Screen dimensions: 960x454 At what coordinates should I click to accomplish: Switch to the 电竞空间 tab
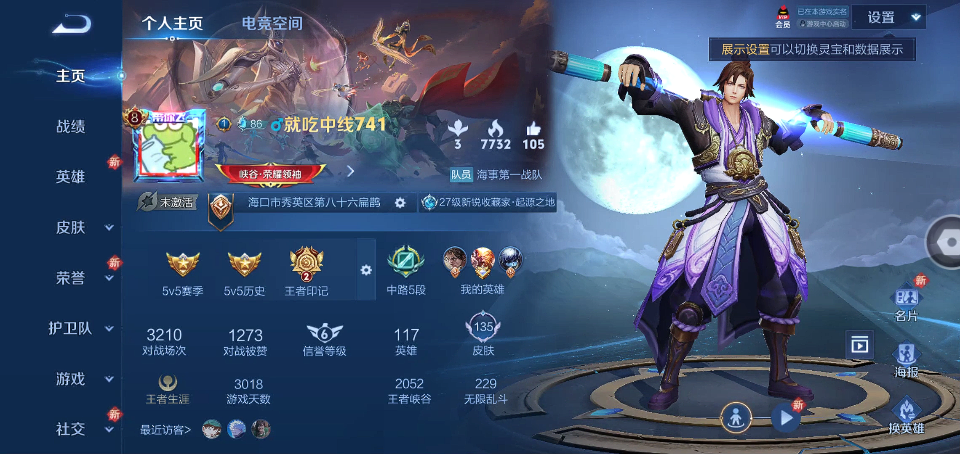pos(271,23)
